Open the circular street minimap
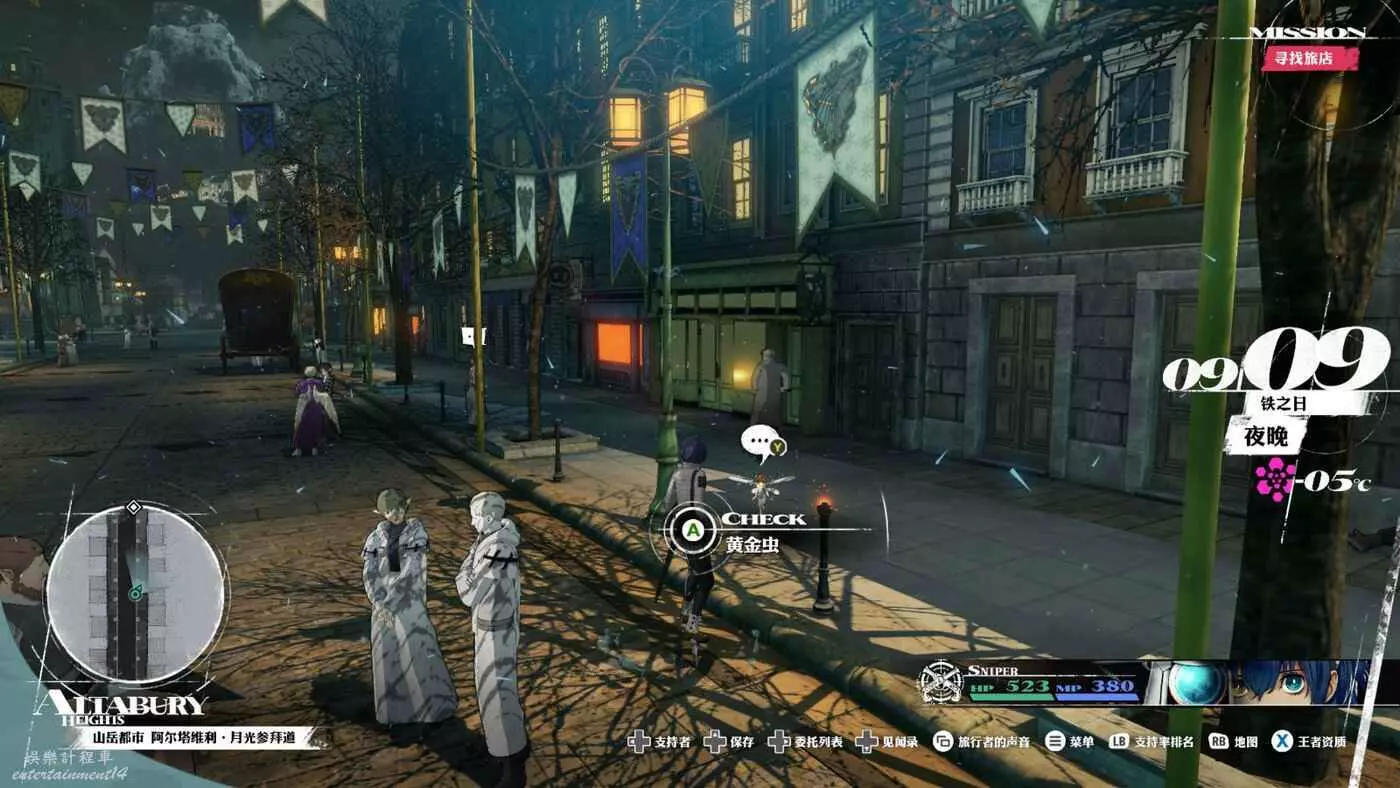Viewport: 1400px width, 788px height. point(135,593)
